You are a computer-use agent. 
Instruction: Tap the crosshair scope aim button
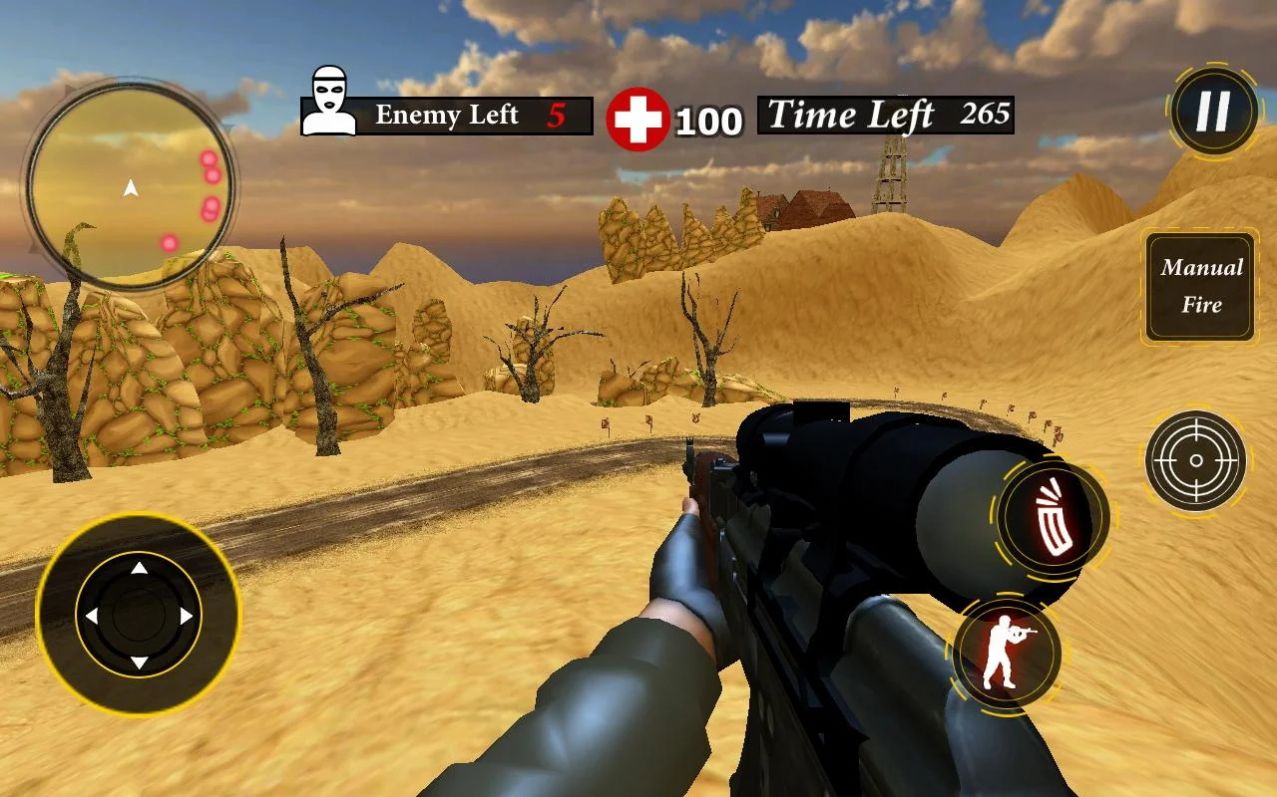(x=1195, y=461)
